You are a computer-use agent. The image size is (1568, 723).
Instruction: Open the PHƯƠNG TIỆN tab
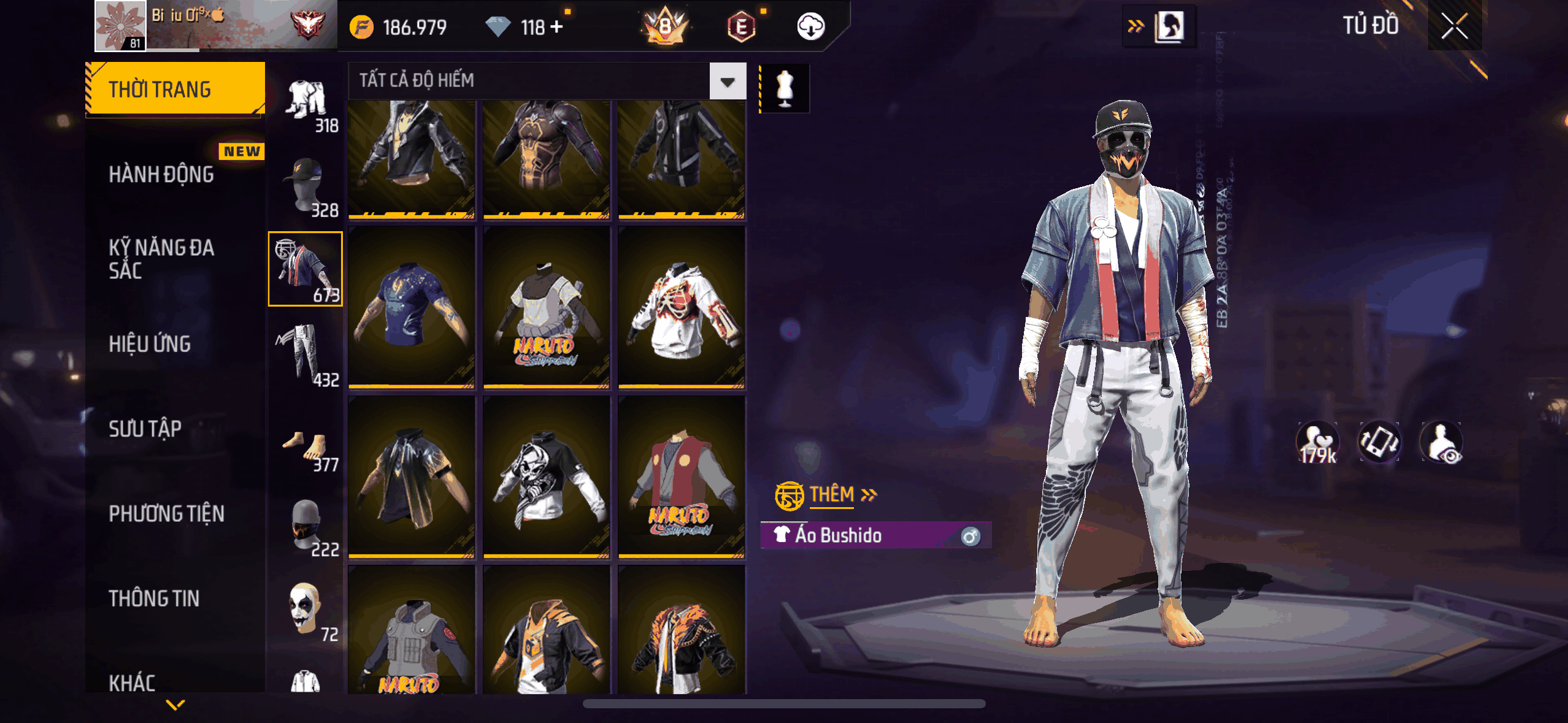[166, 513]
